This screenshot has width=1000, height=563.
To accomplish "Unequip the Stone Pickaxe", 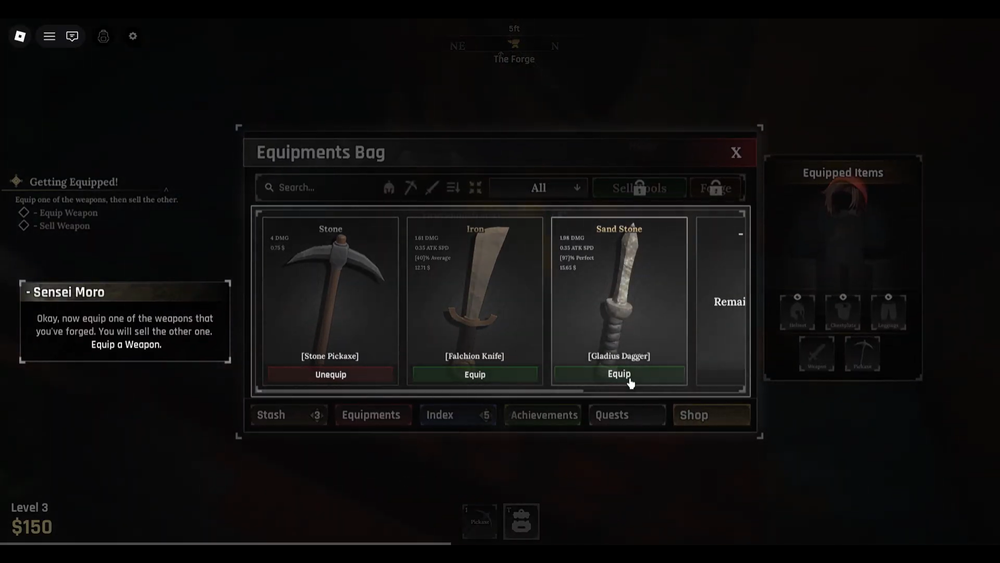I will [331, 375].
